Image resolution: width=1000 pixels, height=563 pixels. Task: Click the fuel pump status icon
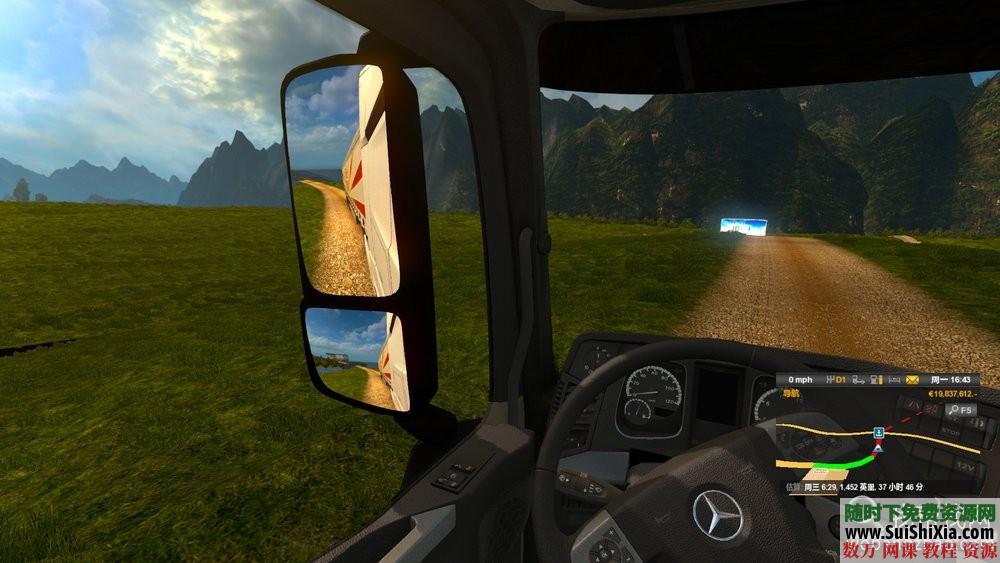click(875, 380)
